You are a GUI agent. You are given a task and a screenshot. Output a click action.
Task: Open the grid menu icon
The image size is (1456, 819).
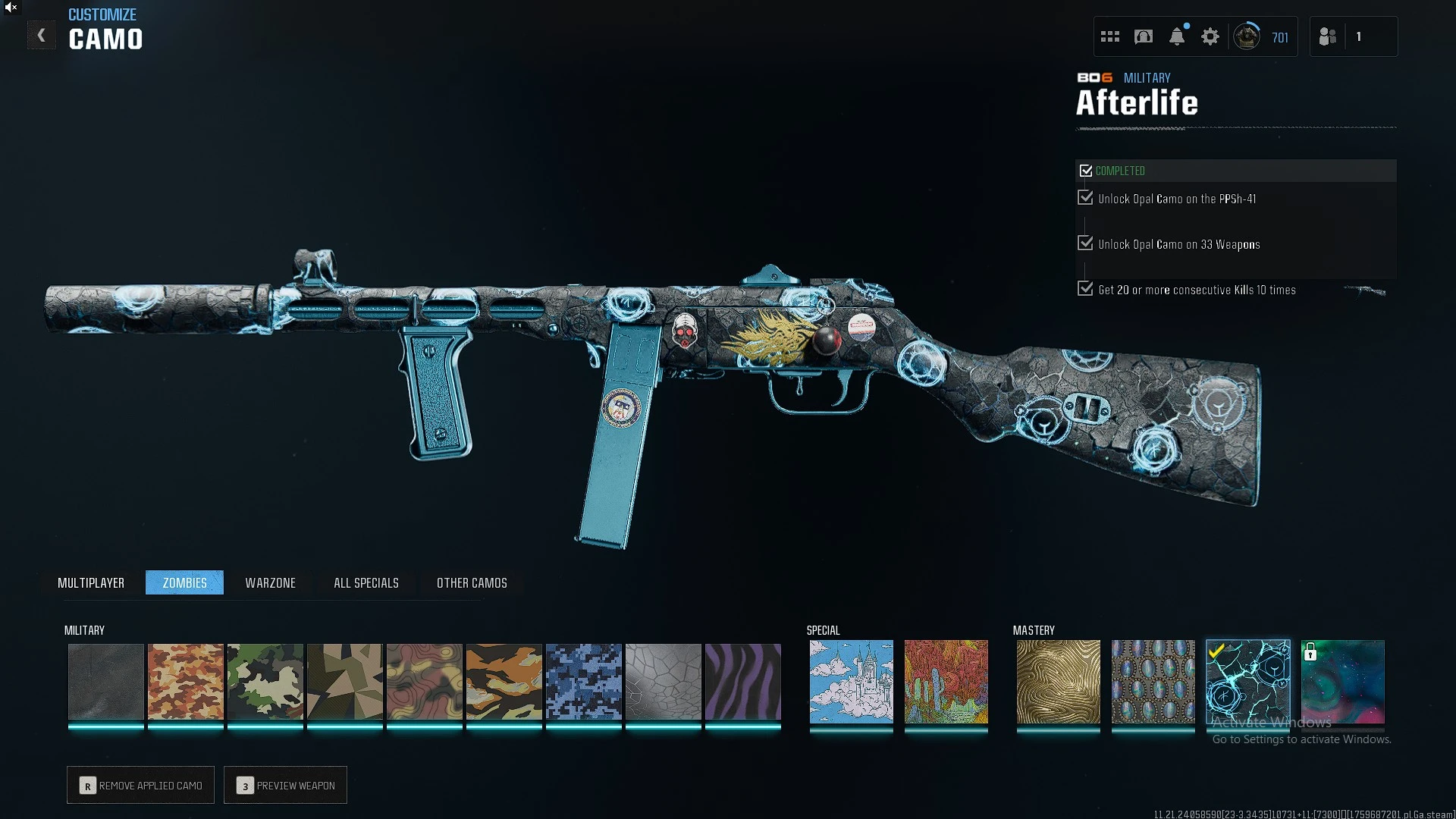(1110, 36)
